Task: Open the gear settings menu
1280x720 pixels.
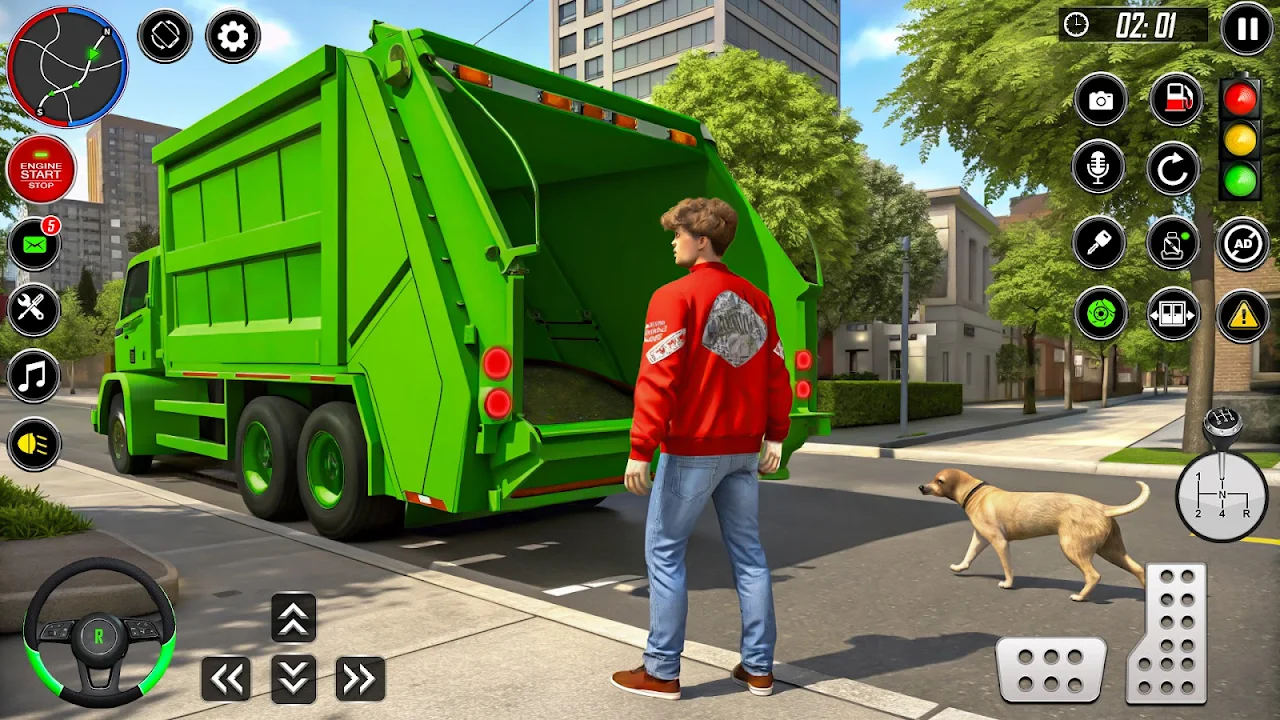Action: click(x=233, y=37)
